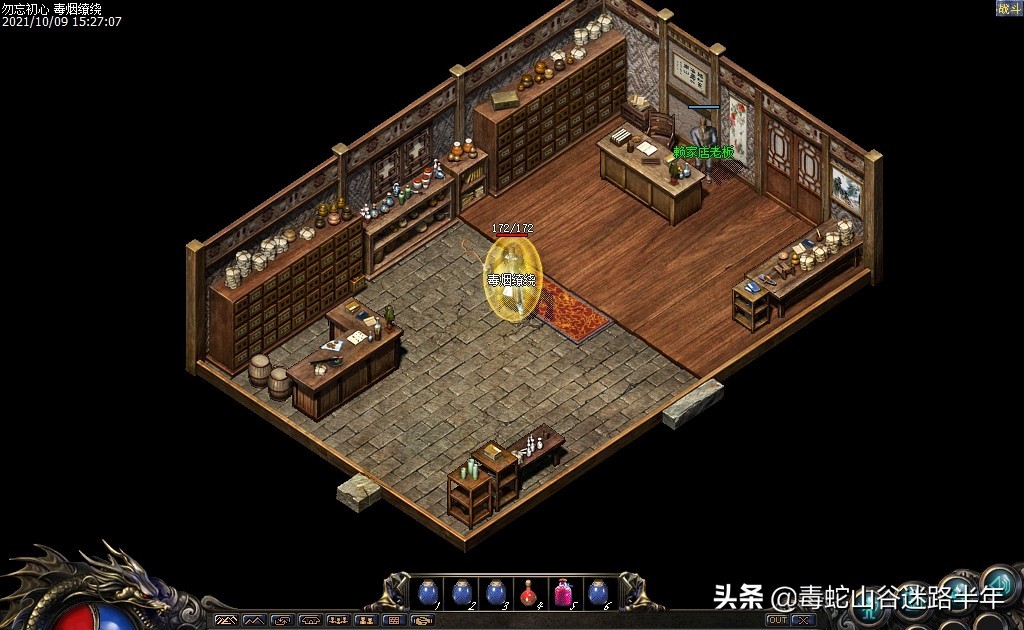The image size is (1024, 630).
Task: Click the handshake trade button
Action: click(421, 621)
